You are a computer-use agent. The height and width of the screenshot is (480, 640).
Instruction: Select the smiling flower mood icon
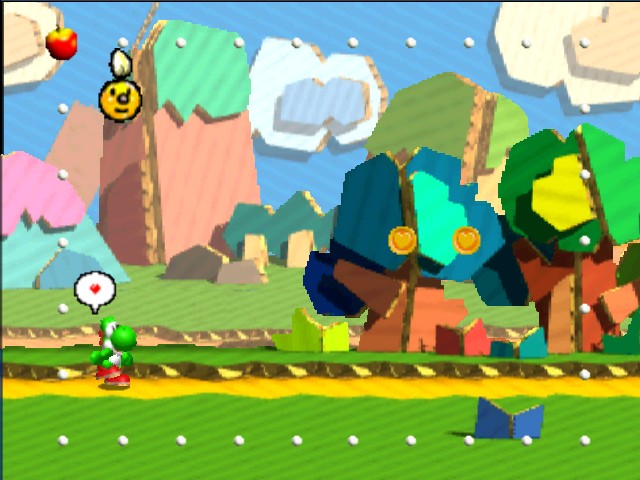coord(120,98)
